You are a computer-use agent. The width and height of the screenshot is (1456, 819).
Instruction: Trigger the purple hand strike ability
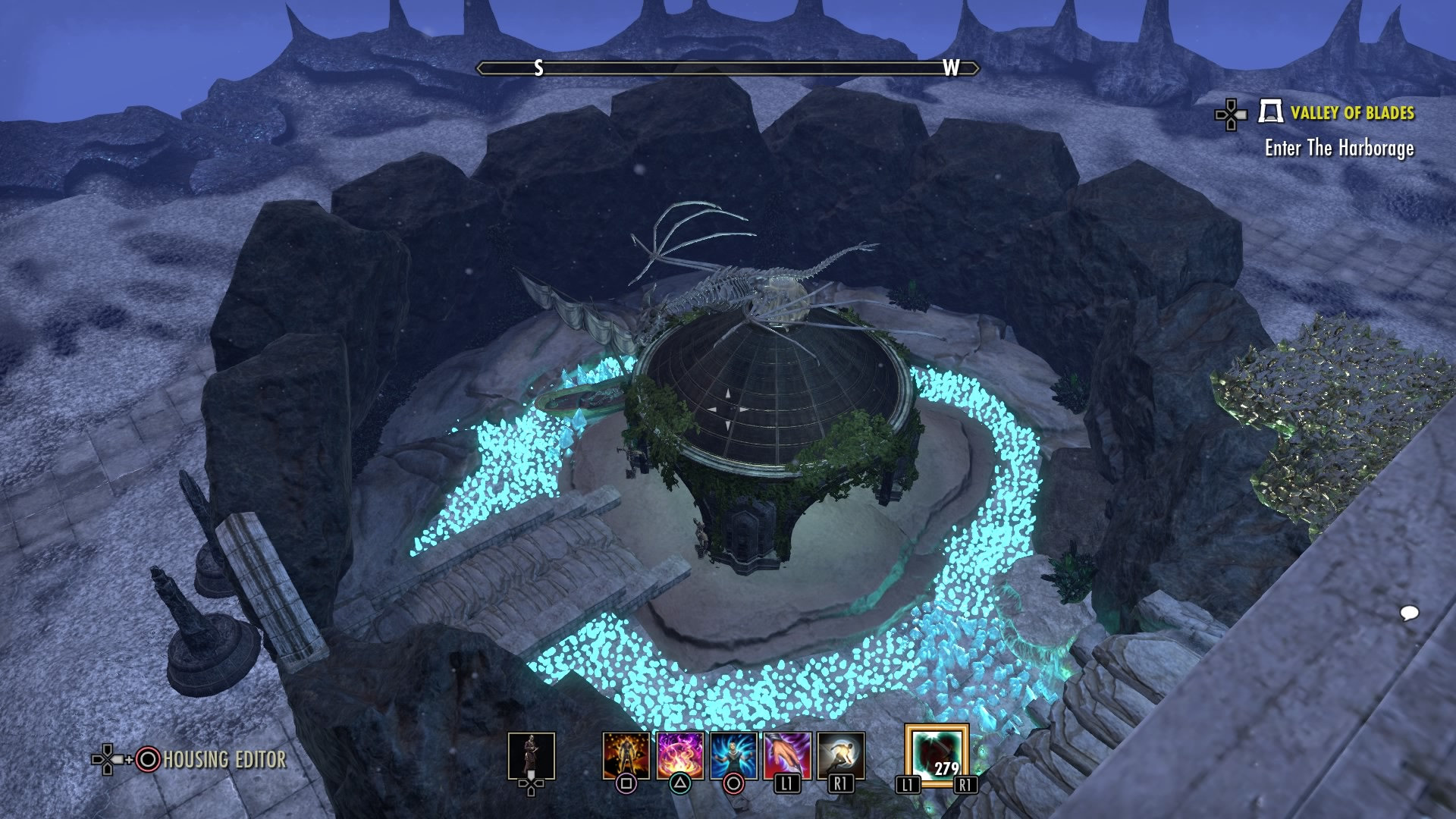787,756
